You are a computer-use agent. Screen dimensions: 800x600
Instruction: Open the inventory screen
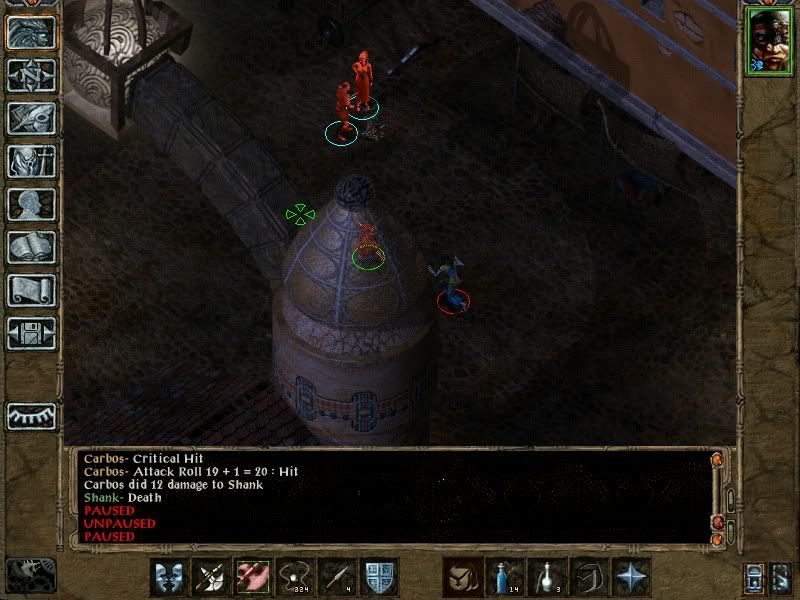(x=32, y=161)
